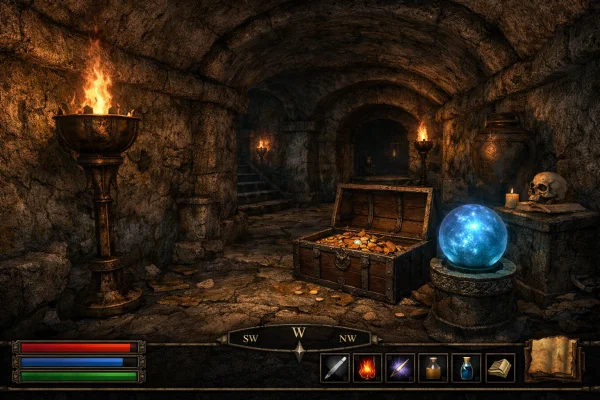The image size is (600, 400).
Task: Select the sword weapon slot
Action: (x=334, y=367)
